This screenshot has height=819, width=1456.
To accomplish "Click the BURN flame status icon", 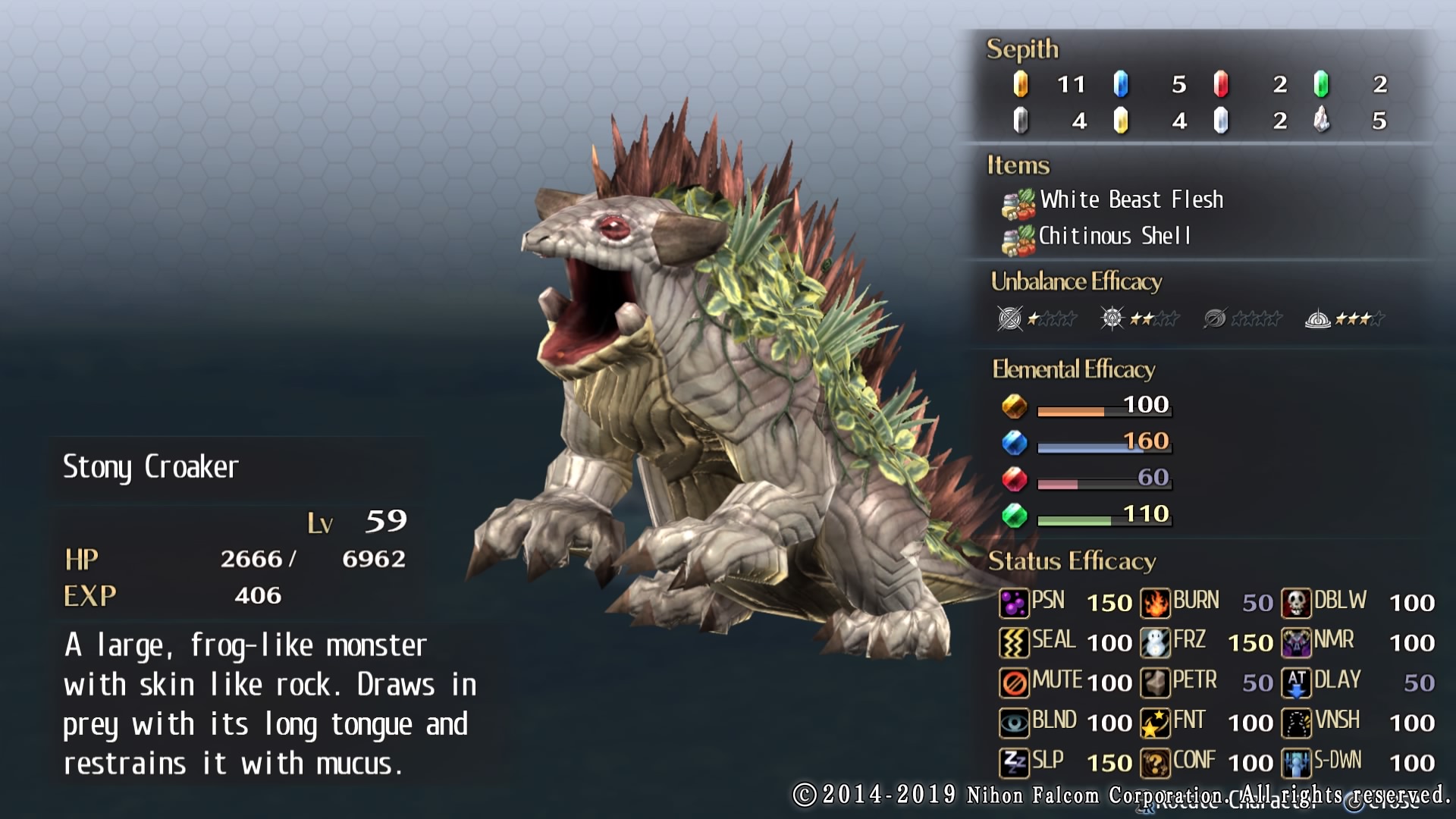I will pyautogui.click(x=1155, y=603).
